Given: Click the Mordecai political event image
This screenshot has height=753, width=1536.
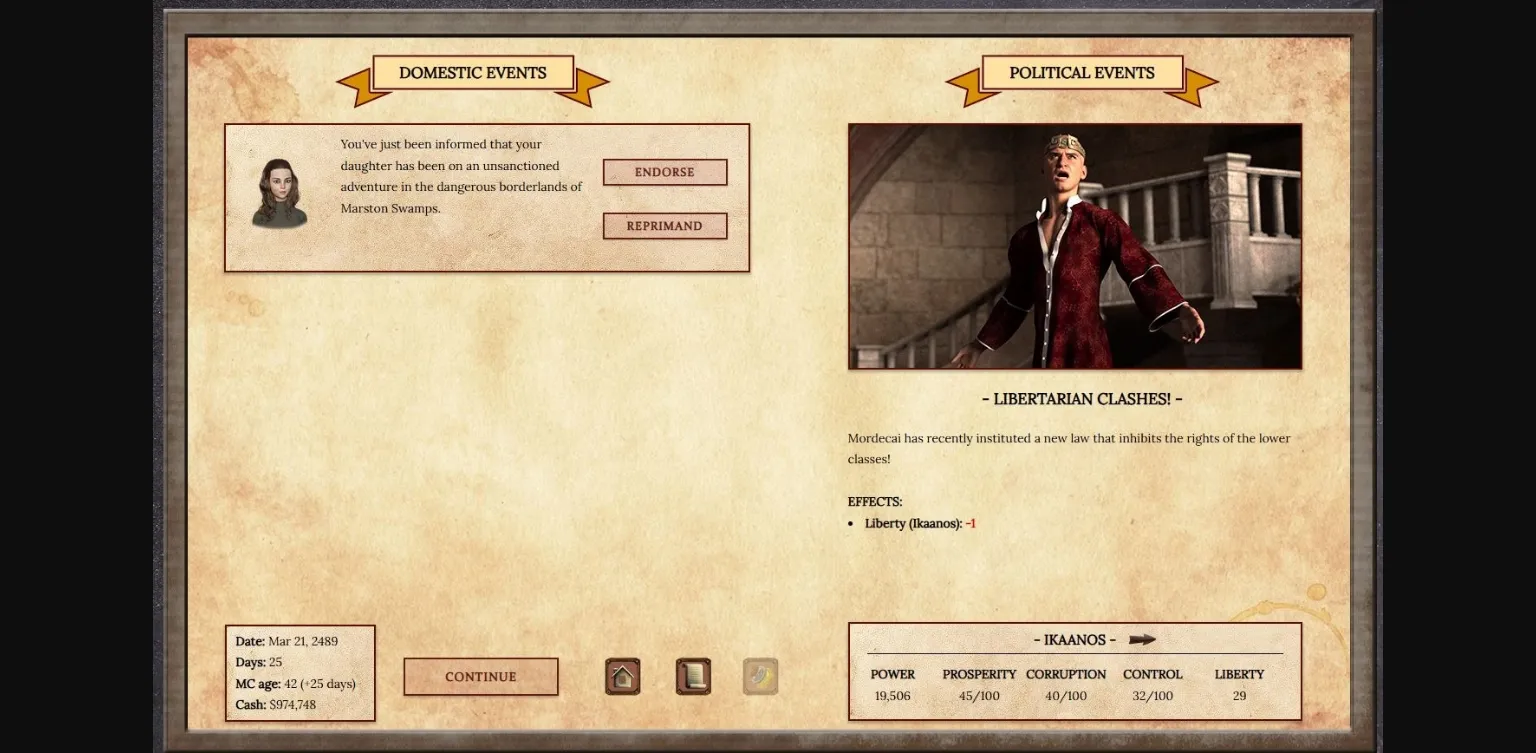Looking at the screenshot, I should [x=1075, y=246].
